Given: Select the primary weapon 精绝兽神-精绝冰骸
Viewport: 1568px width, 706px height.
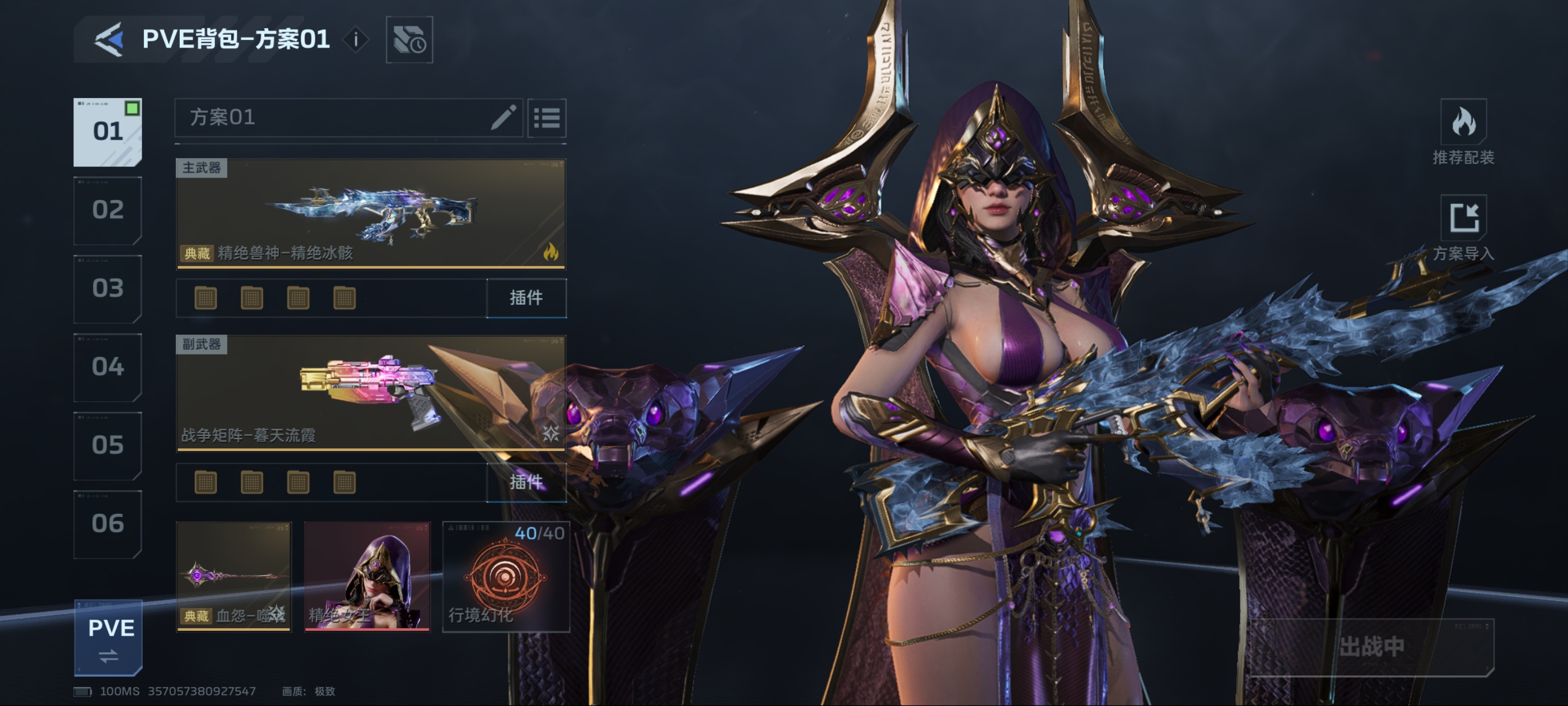Looking at the screenshot, I should coord(371,213).
